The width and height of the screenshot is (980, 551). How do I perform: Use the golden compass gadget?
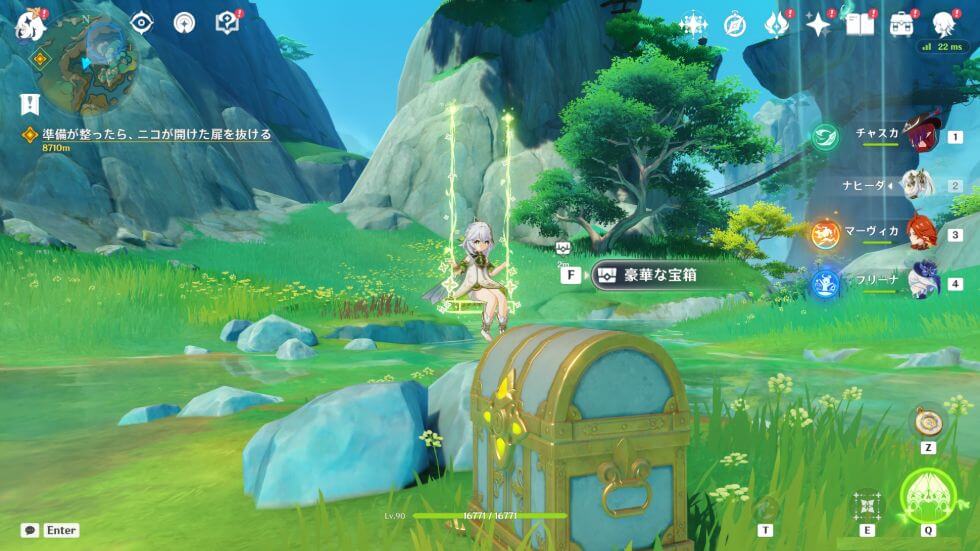pos(929,421)
